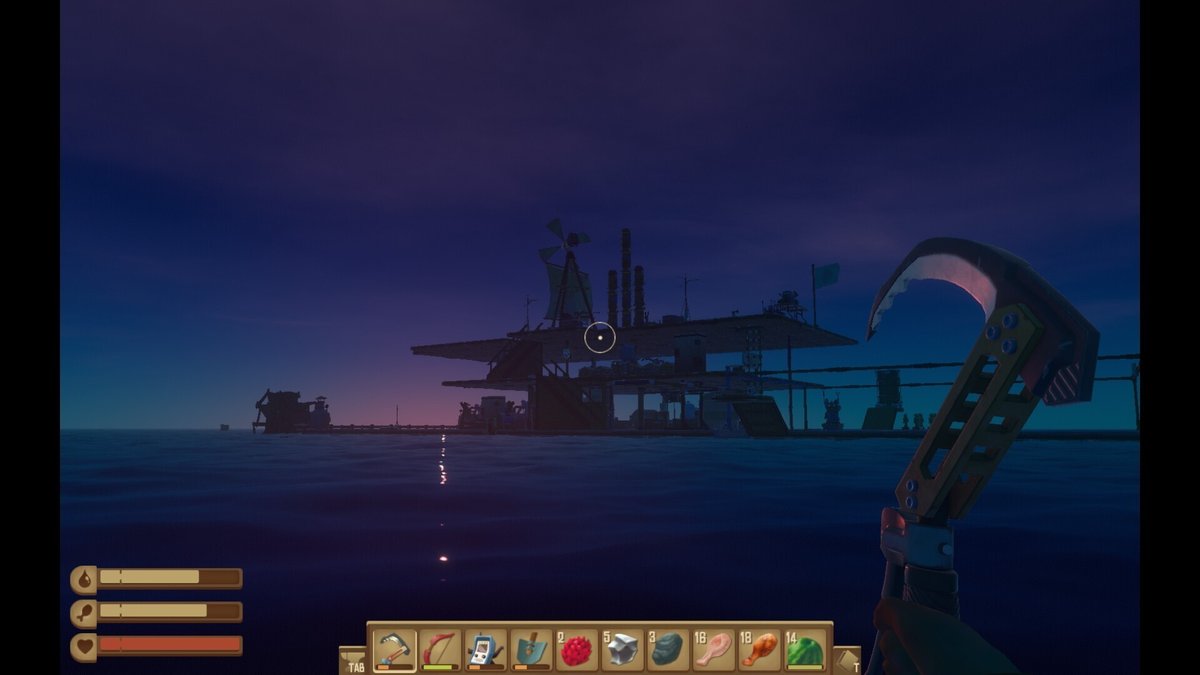Select the handheld receiver device slot
The width and height of the screenshot is (1200, 675).
click(x=486, y=650)
